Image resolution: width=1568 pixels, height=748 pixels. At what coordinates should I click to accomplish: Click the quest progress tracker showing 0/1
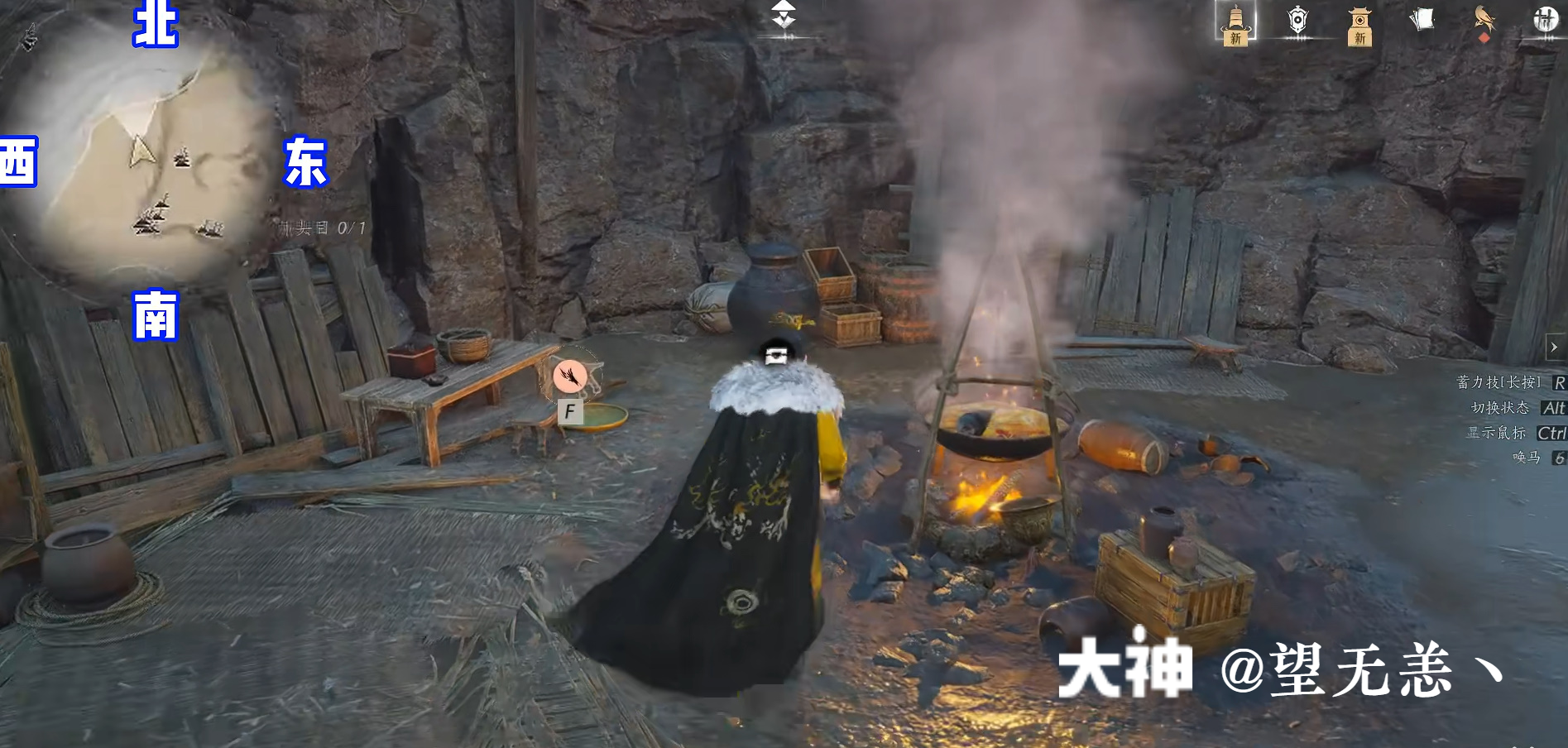coord(324,226)
